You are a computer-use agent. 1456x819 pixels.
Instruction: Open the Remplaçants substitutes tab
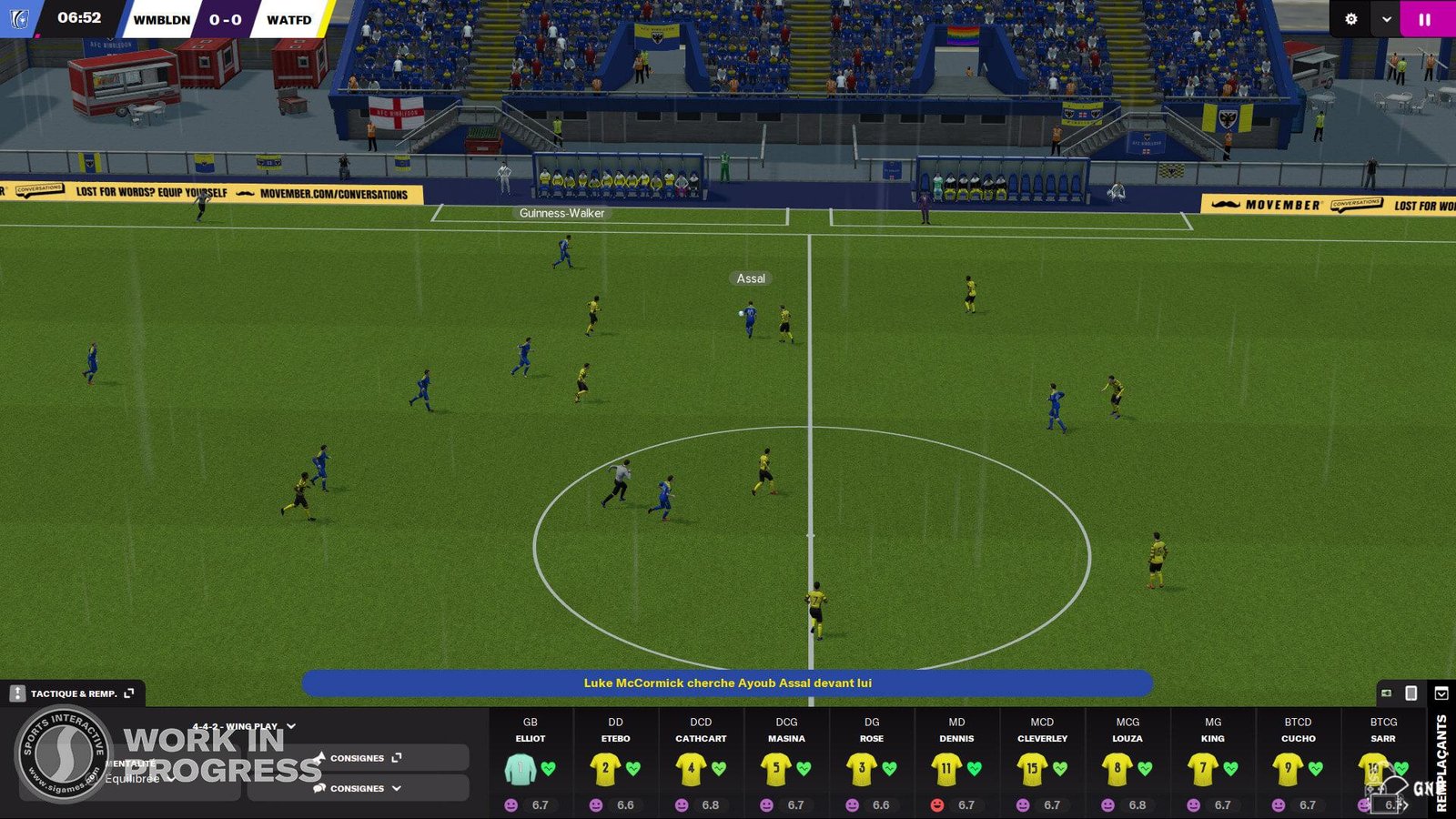coord(1441,763)
